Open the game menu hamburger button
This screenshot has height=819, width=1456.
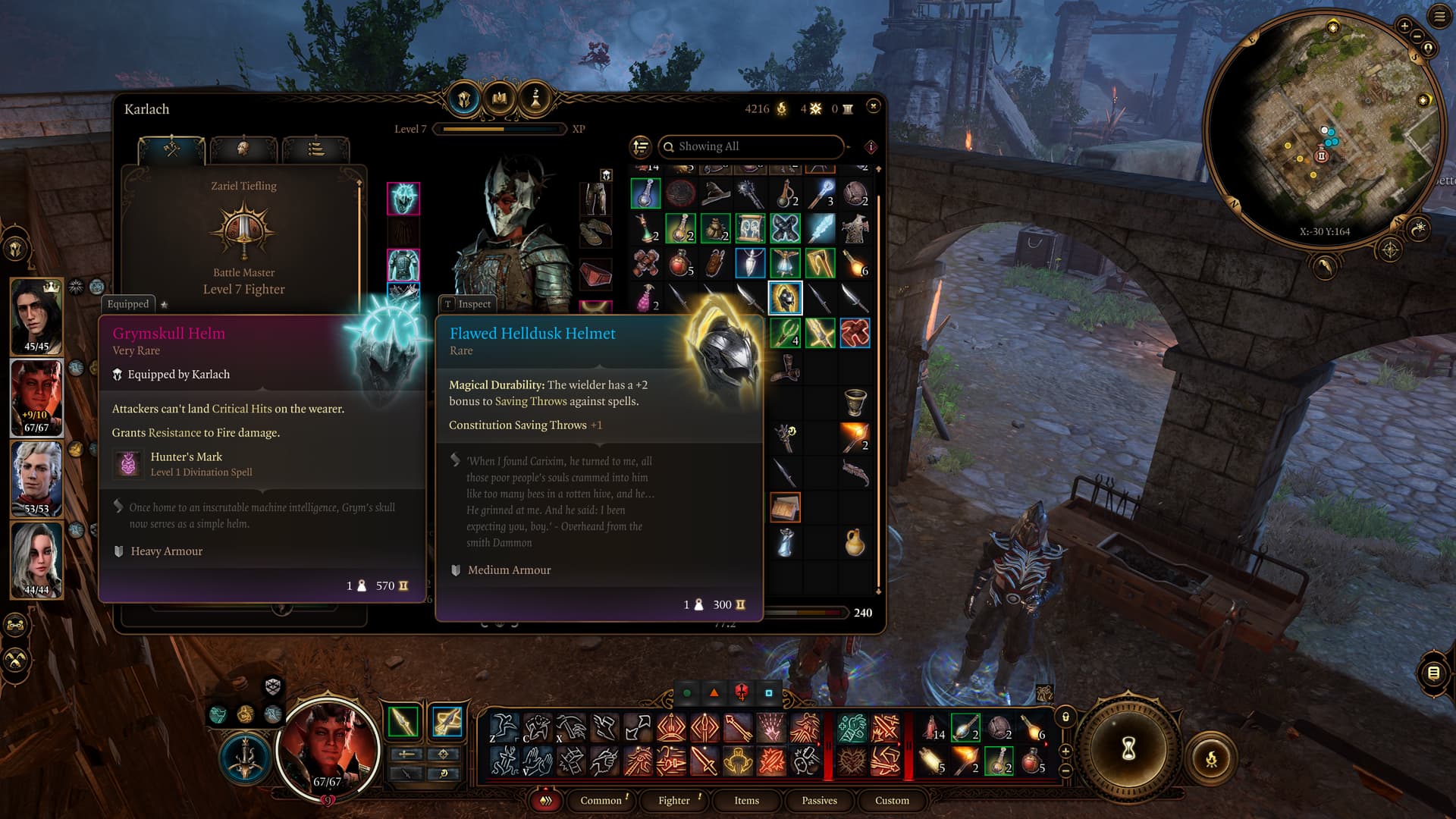(x=1439, y=17)
